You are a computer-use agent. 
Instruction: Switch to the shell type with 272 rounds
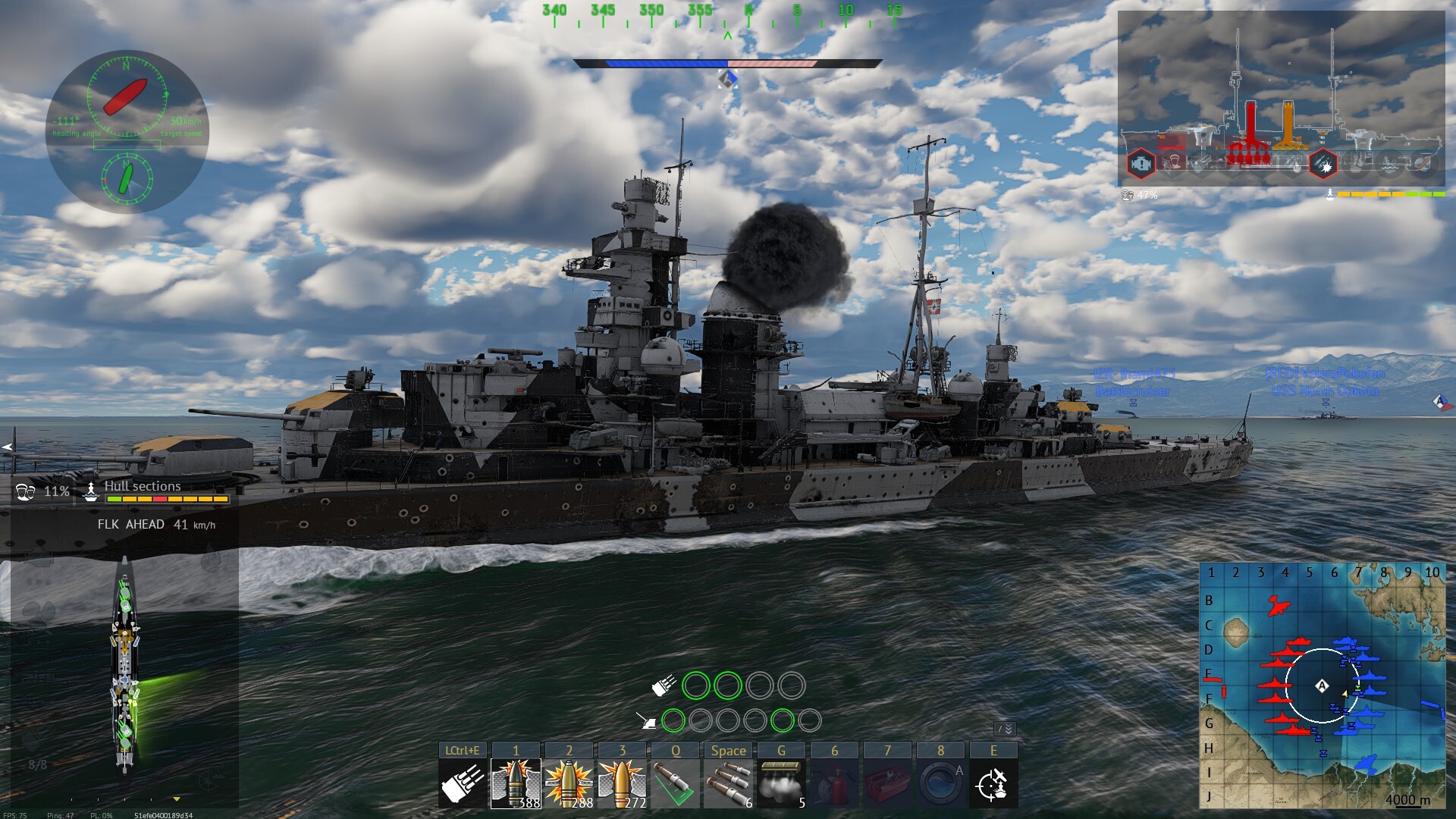coord(622,783)
